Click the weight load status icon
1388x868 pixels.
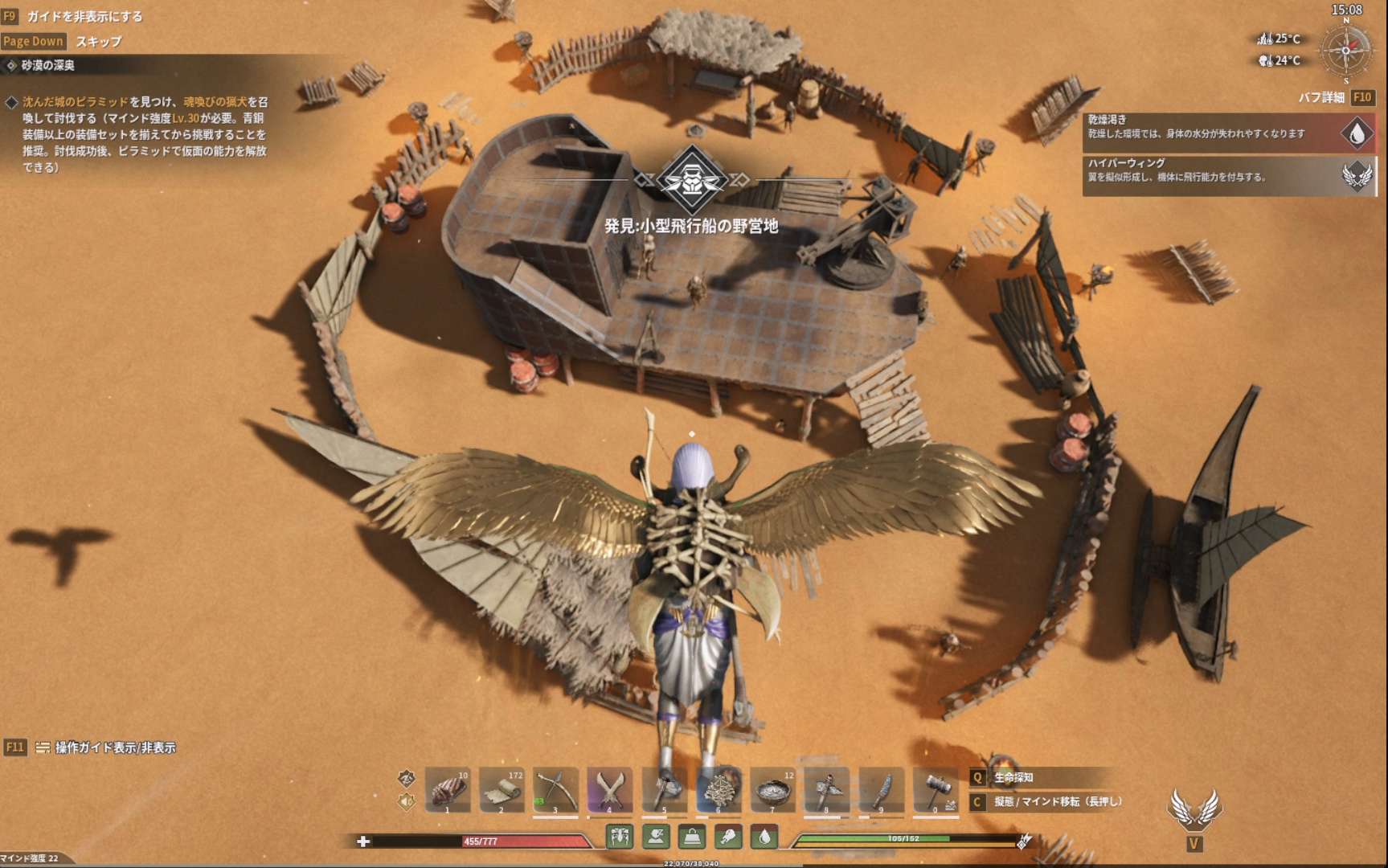point(691,837)
